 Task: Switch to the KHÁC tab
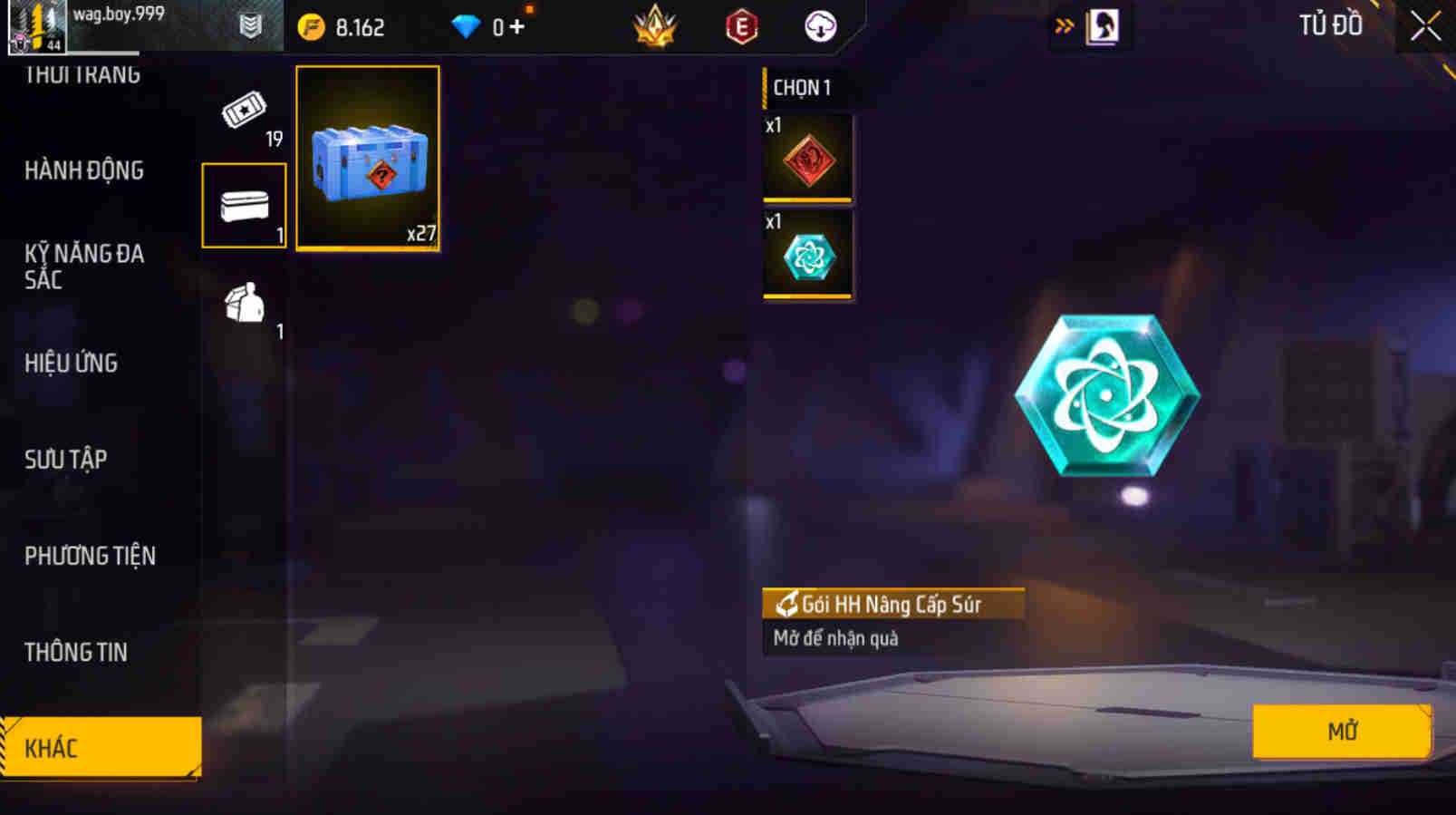click(100, 748)
